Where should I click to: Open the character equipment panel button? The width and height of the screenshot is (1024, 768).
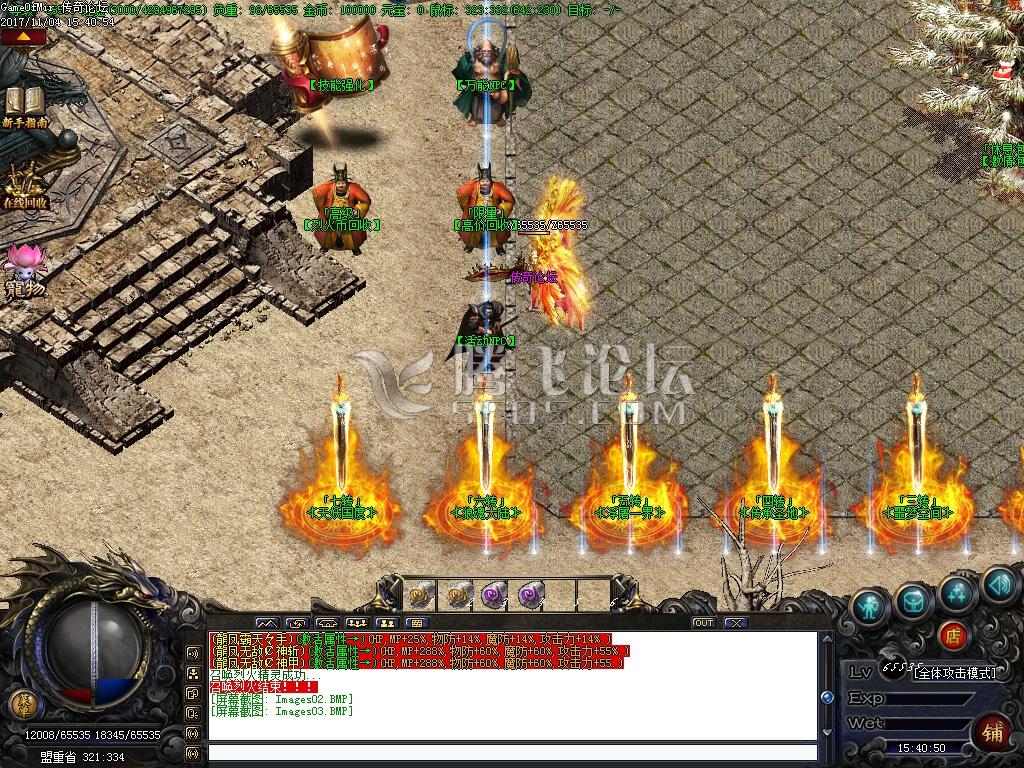(x=872, y=606)
